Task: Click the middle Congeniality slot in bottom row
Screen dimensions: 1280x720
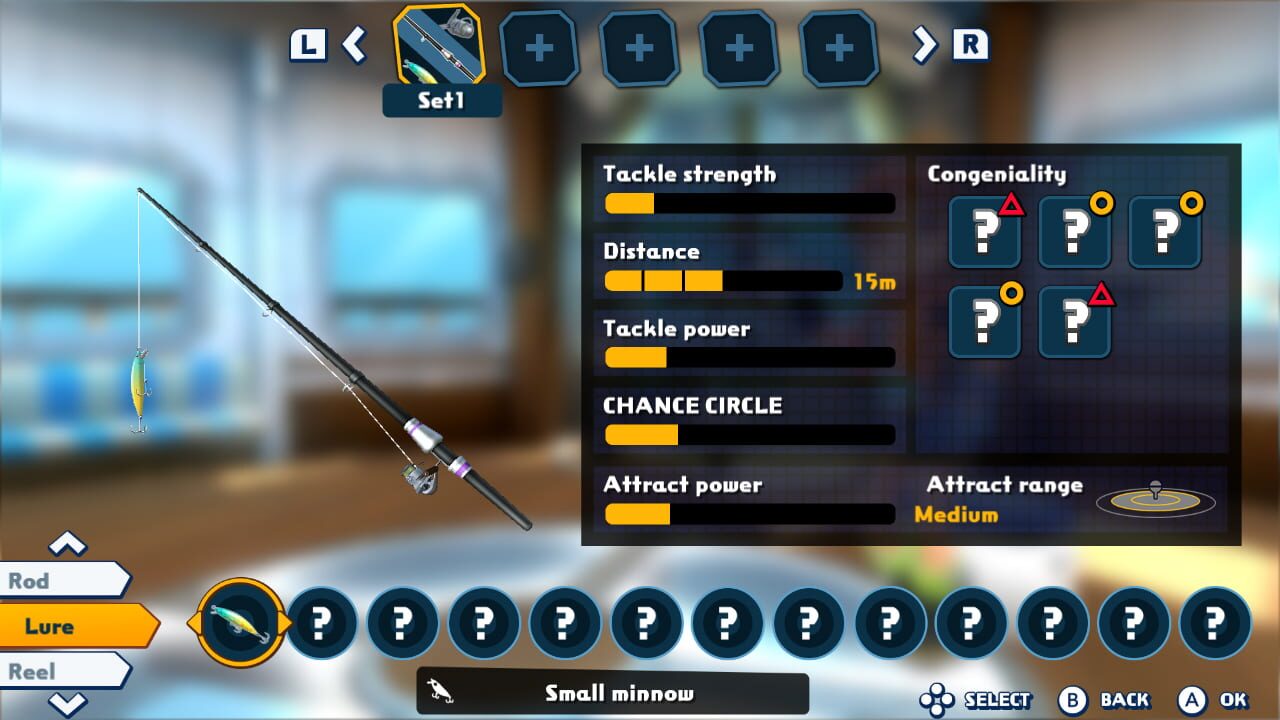Action: (x=1074, y=322)
